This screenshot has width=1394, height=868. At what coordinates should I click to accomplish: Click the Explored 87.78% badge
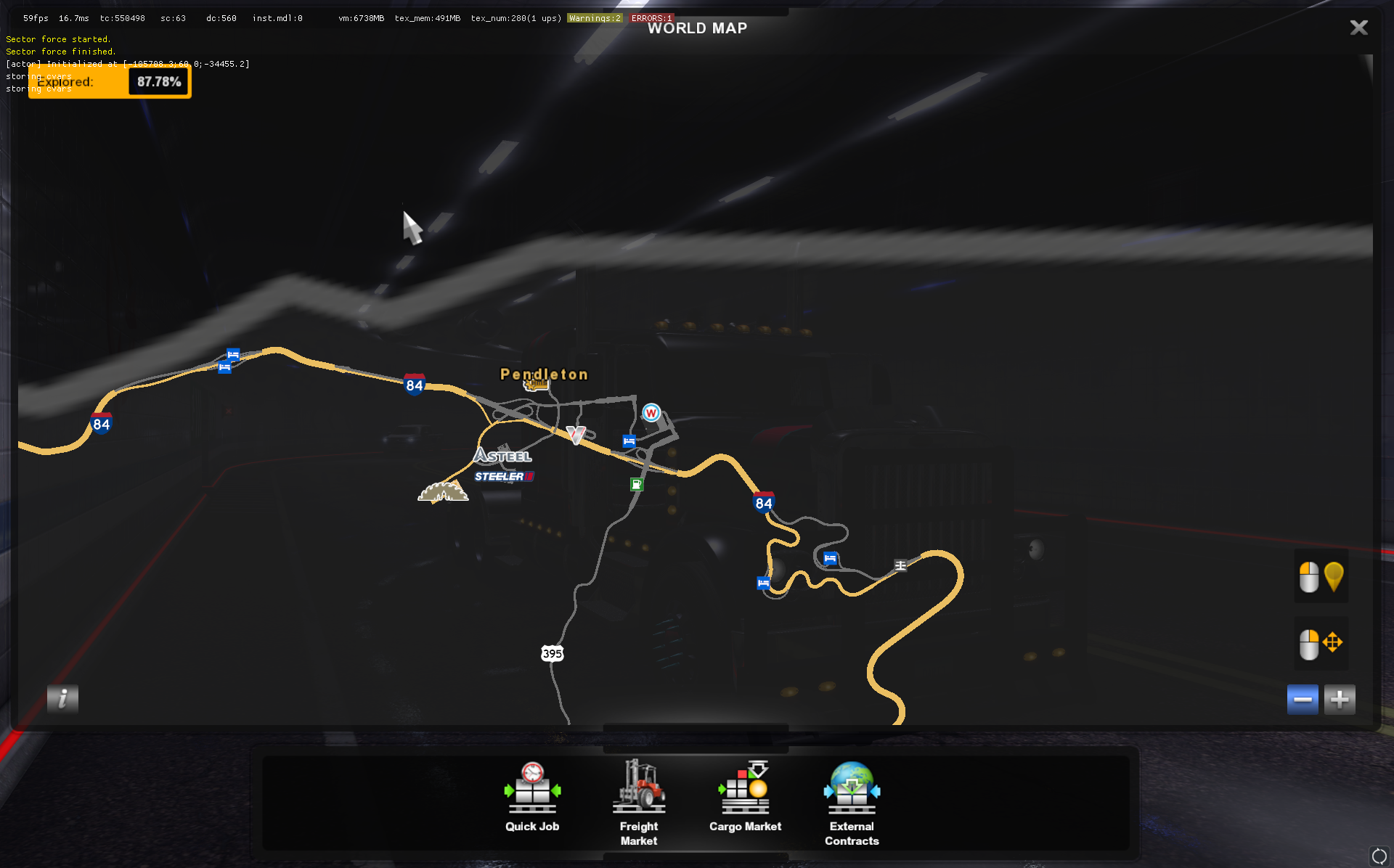109,81
